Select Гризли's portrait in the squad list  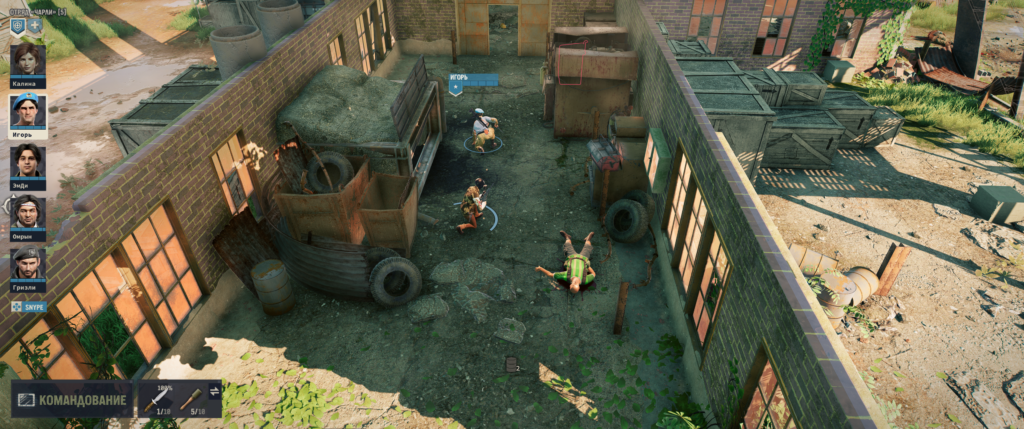click(28, 262)
